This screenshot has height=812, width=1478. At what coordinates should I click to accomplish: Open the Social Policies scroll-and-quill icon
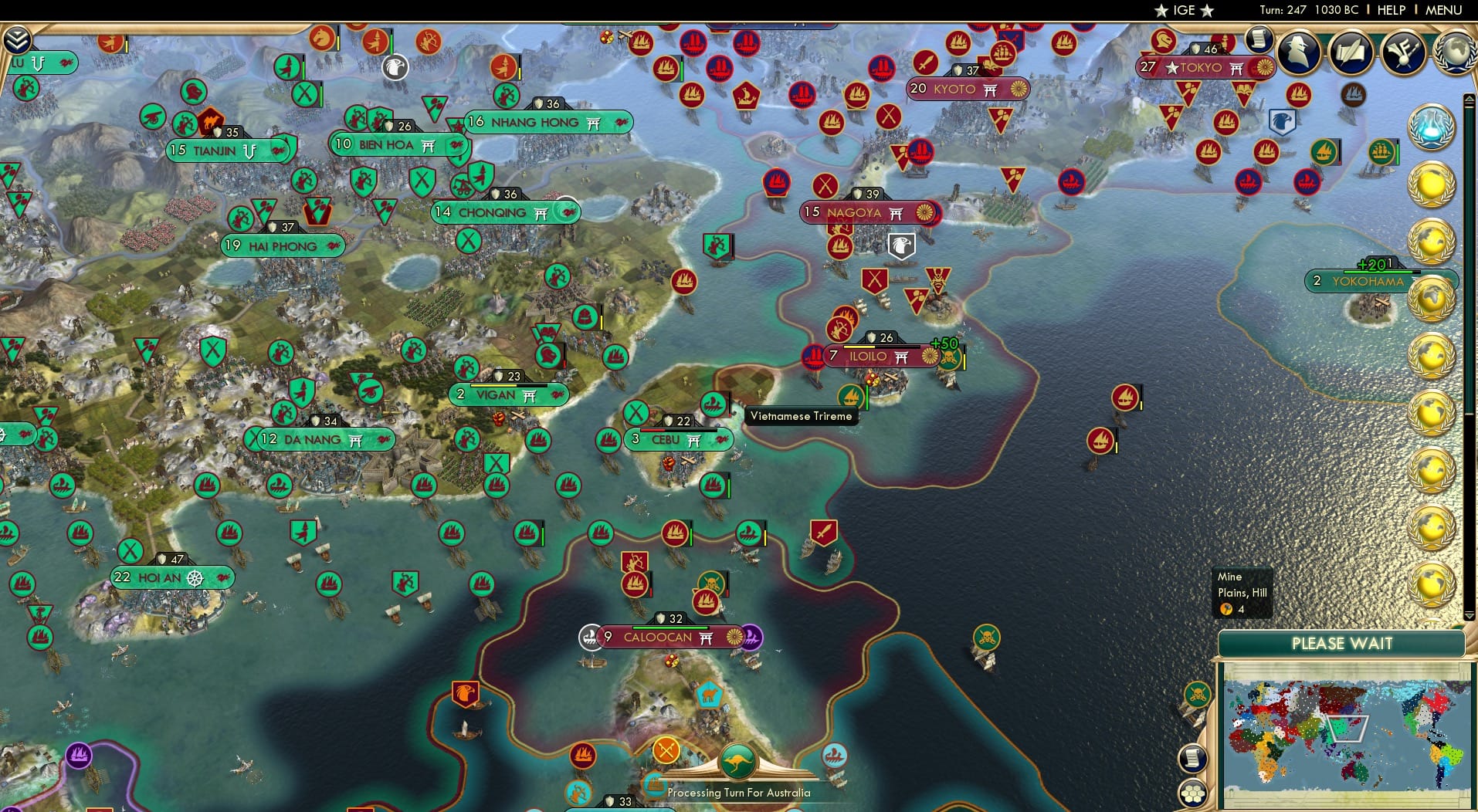point(1351,52)
